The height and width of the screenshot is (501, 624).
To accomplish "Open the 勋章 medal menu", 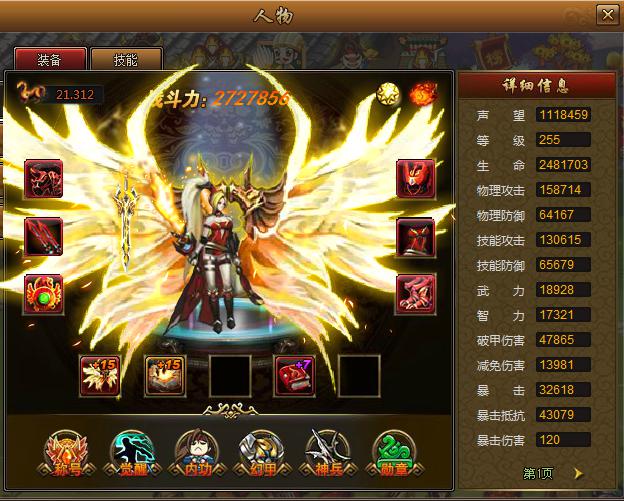I will click(x=393, y=455).
